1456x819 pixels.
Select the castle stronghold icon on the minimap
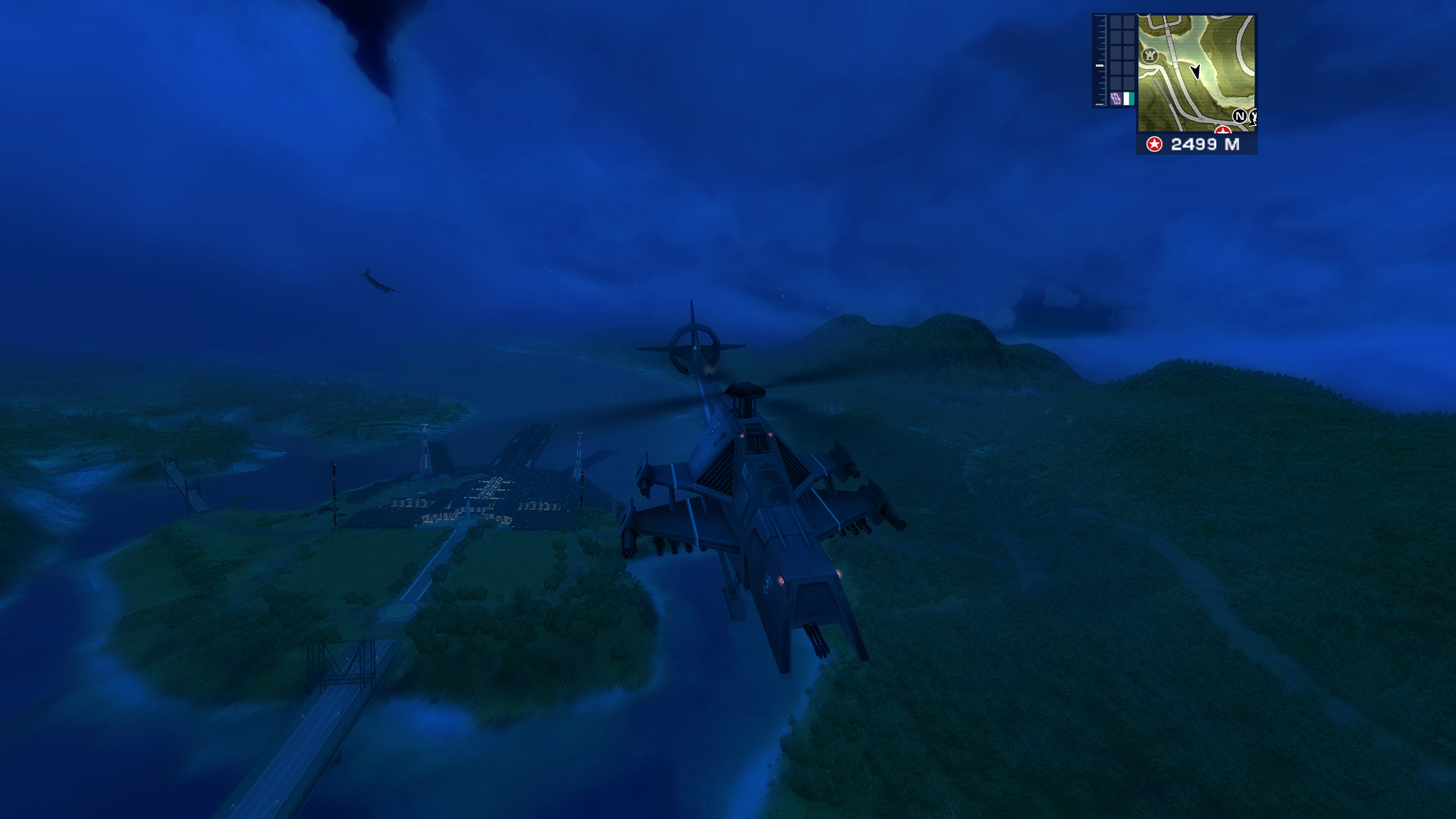point(1150,55)
